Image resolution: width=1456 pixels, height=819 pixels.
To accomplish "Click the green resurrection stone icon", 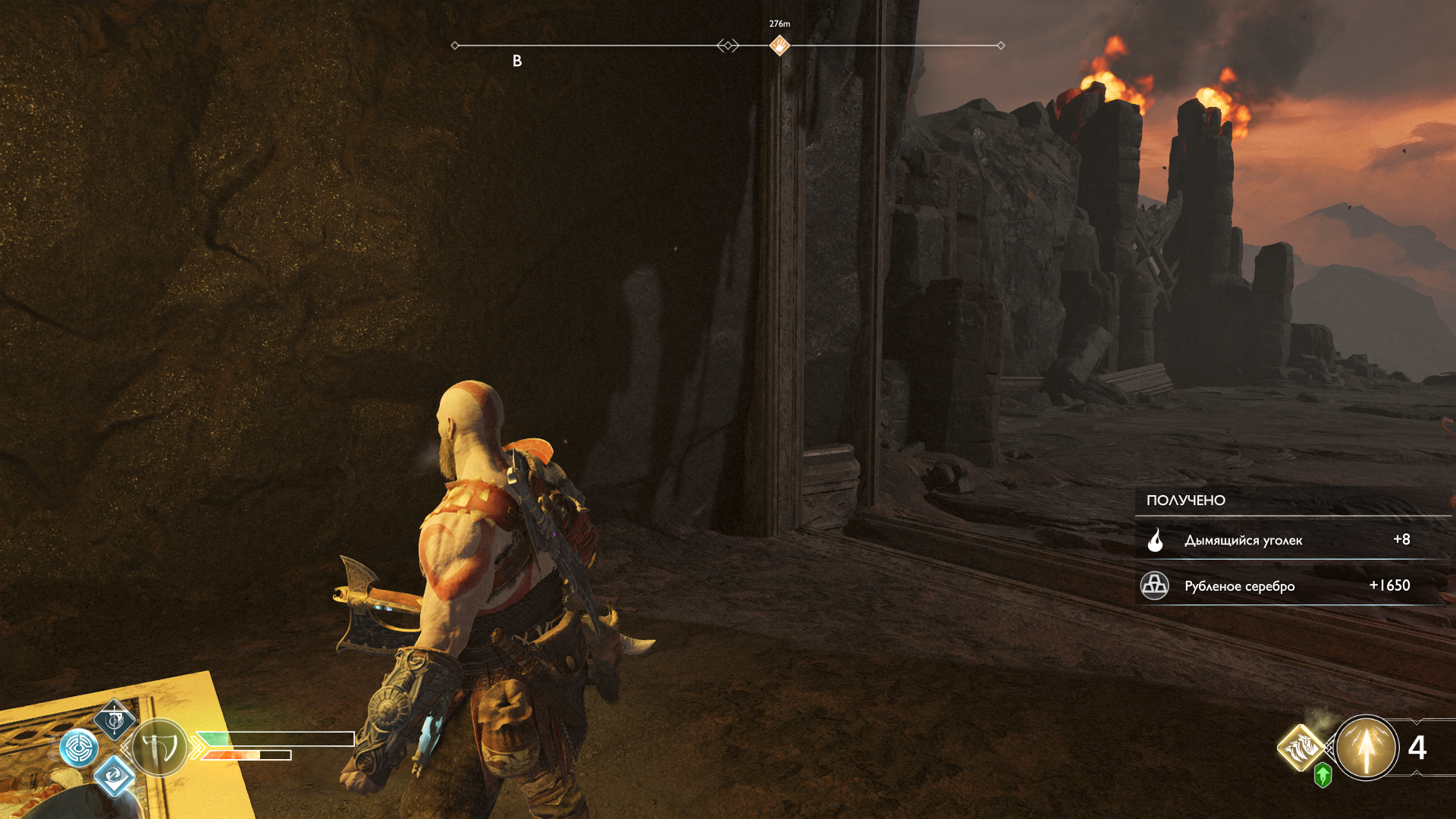I will 1323,775.
